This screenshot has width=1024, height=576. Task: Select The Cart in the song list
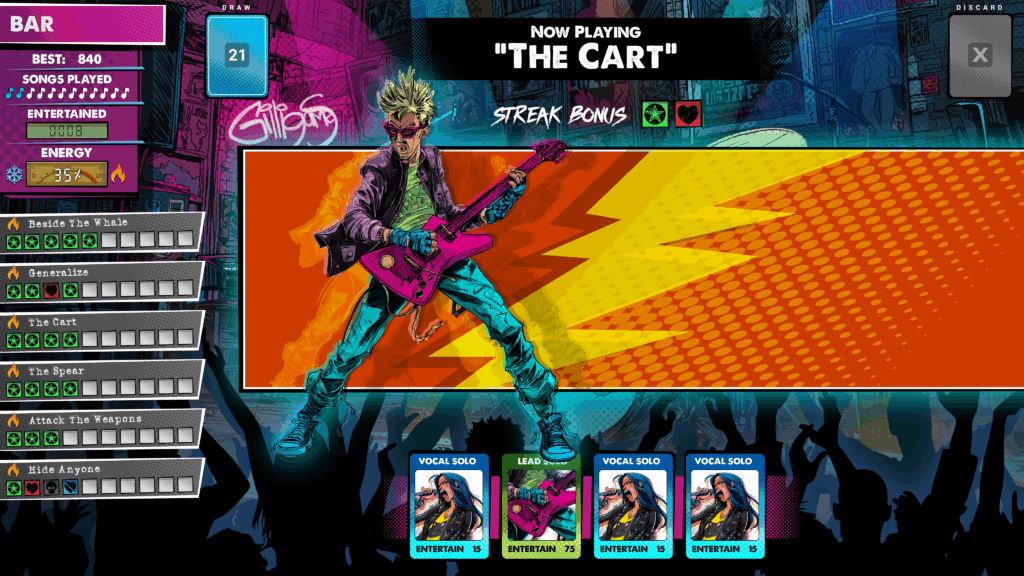pos(102,330)
